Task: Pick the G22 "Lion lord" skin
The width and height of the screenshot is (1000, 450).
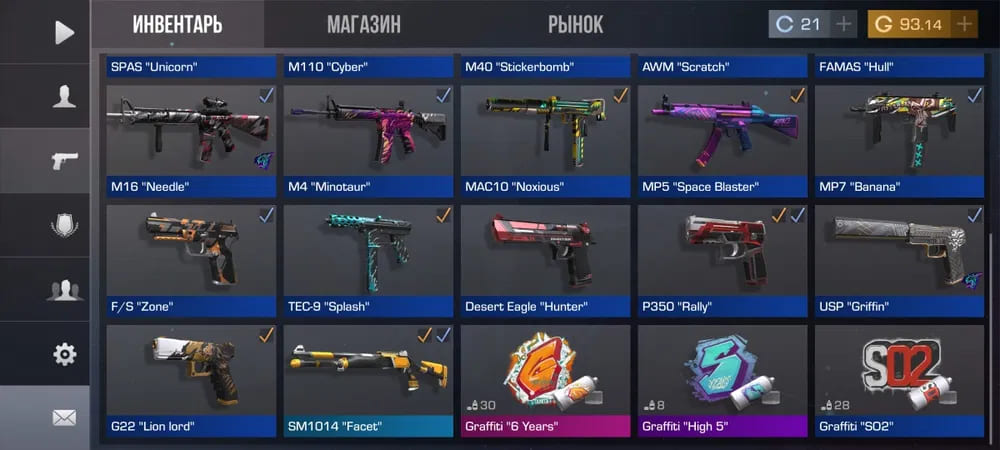Action: [x=191, y=378]
